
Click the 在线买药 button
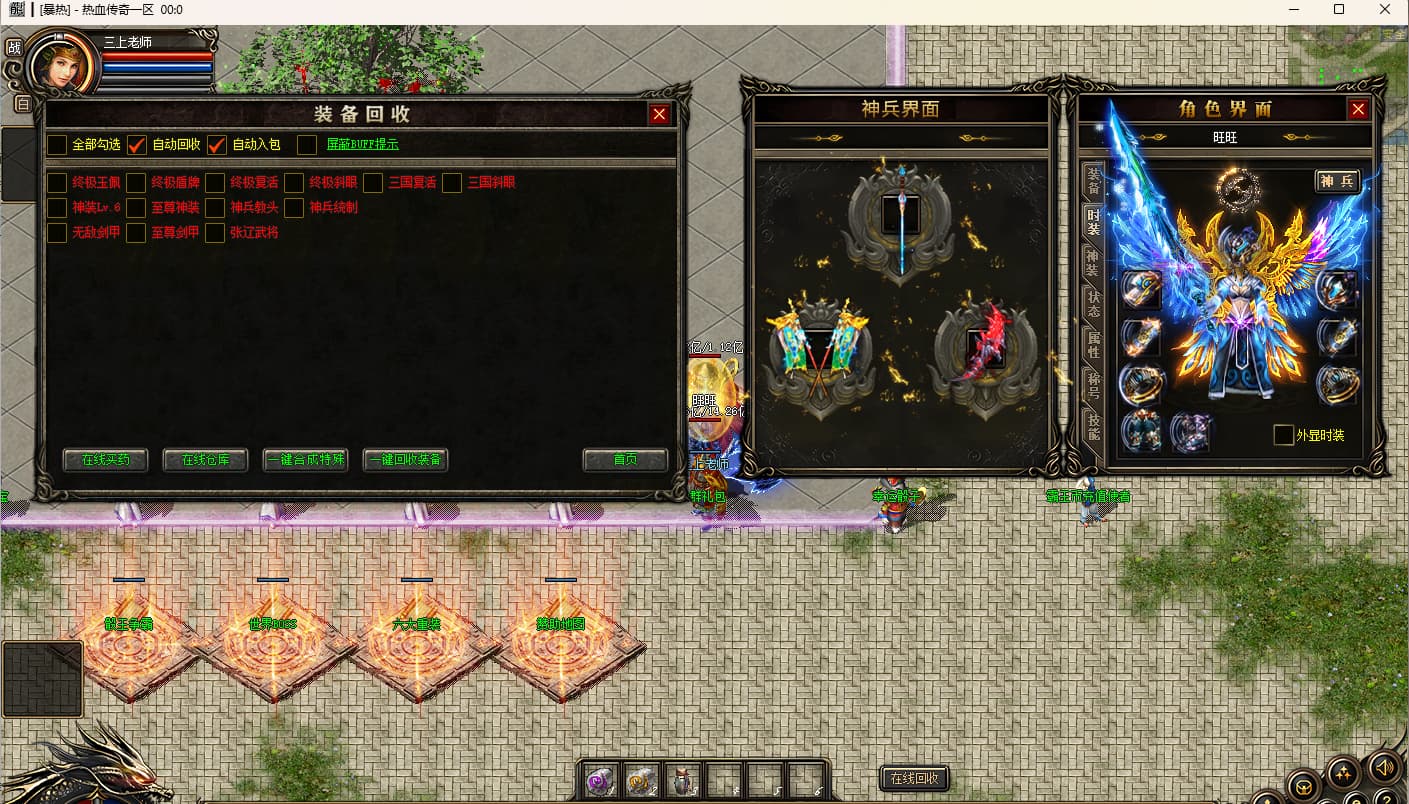[x=105, y=460]
